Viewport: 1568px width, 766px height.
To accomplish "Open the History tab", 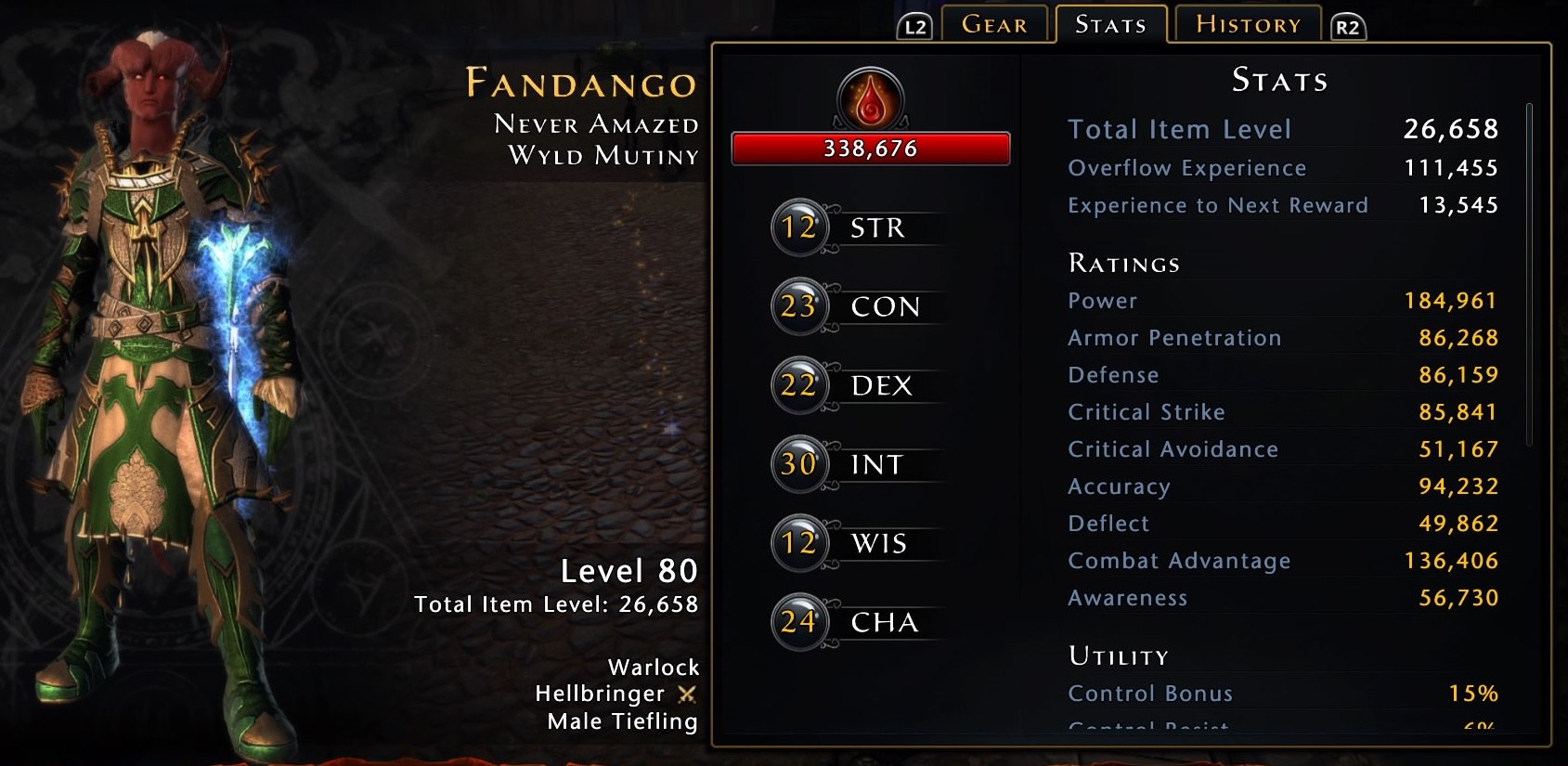I will (x=1247, y=25).
